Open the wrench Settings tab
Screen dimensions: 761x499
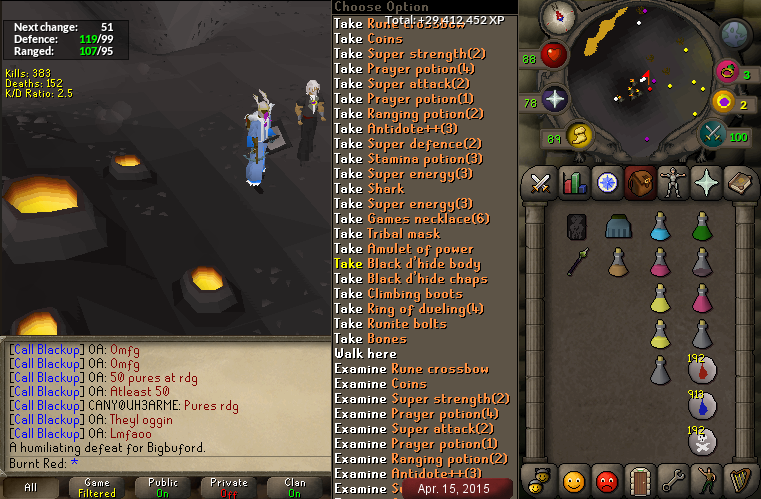point(673,478)
